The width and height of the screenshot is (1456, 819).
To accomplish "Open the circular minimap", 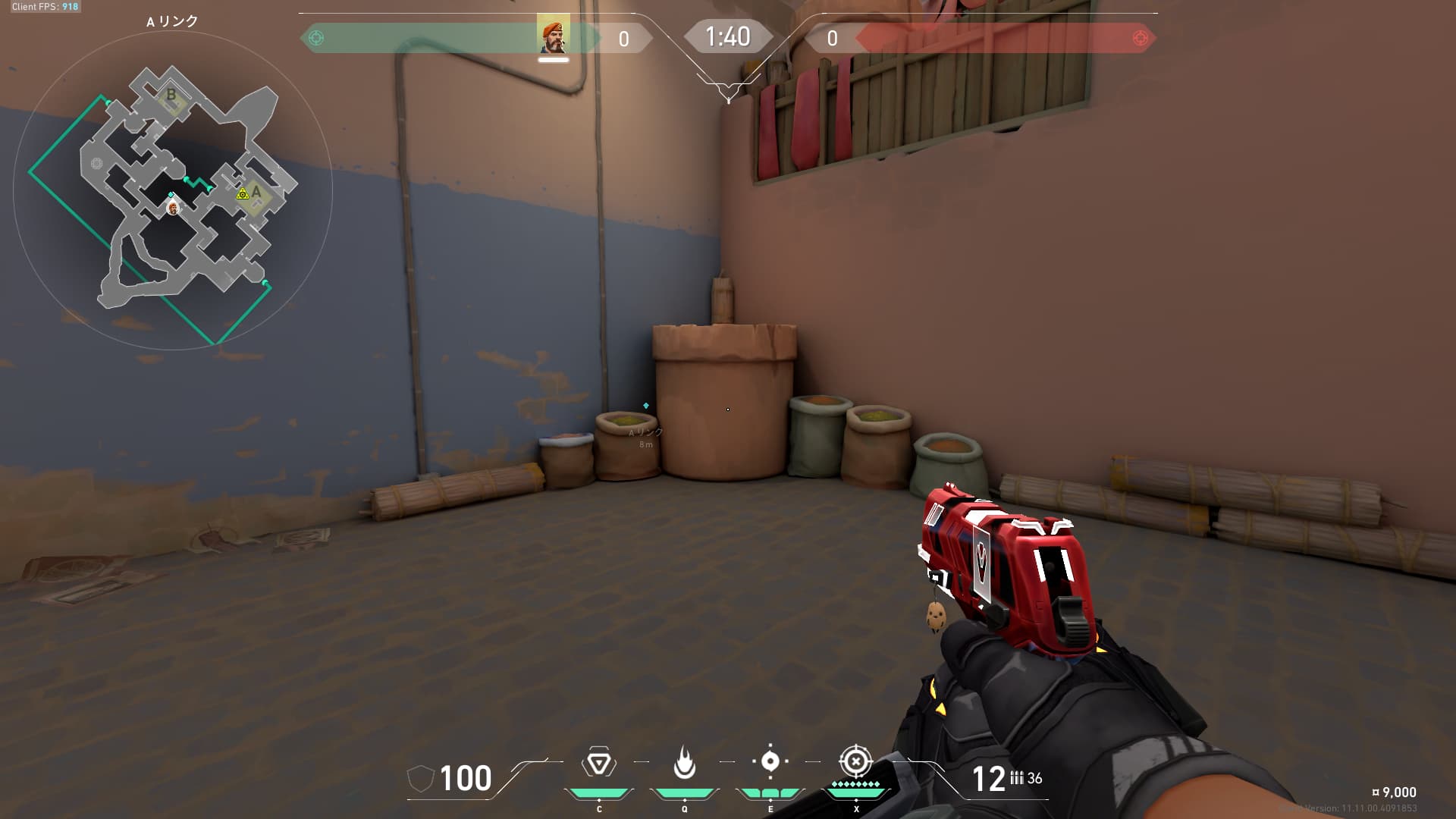I will tap(173, 190).
